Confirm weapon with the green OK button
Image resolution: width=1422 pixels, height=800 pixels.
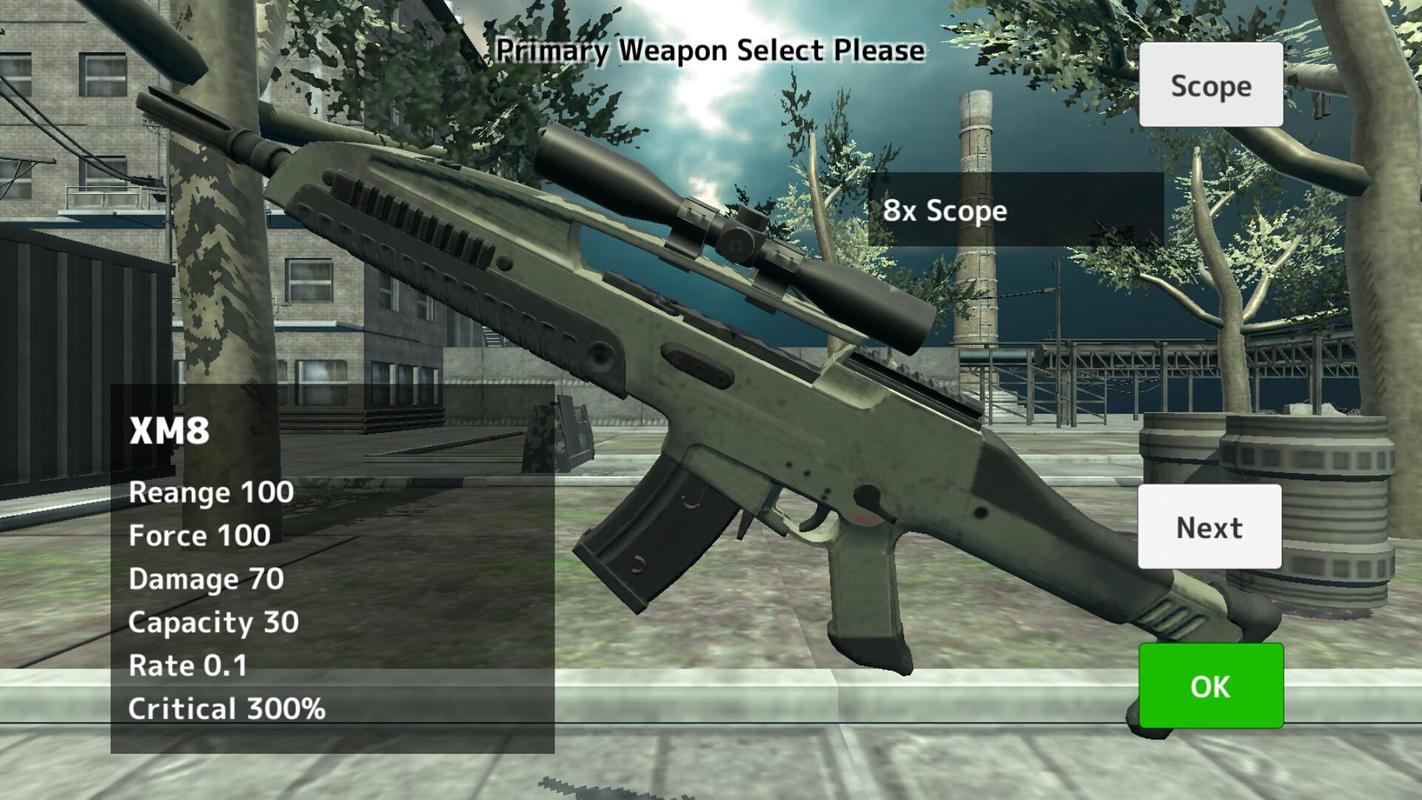coord(1210,686)
